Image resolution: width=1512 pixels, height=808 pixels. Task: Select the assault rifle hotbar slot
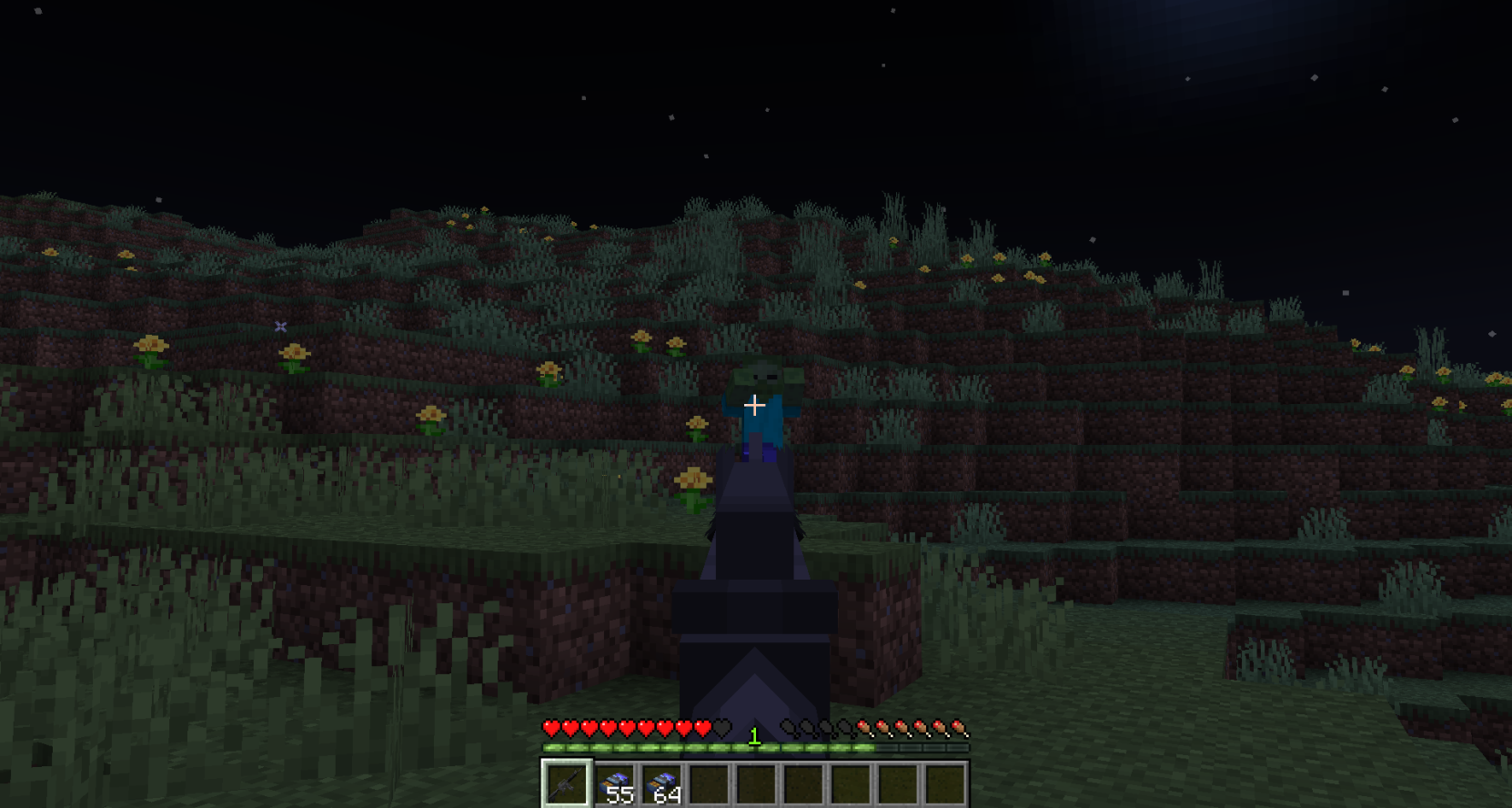pos(566,783)
